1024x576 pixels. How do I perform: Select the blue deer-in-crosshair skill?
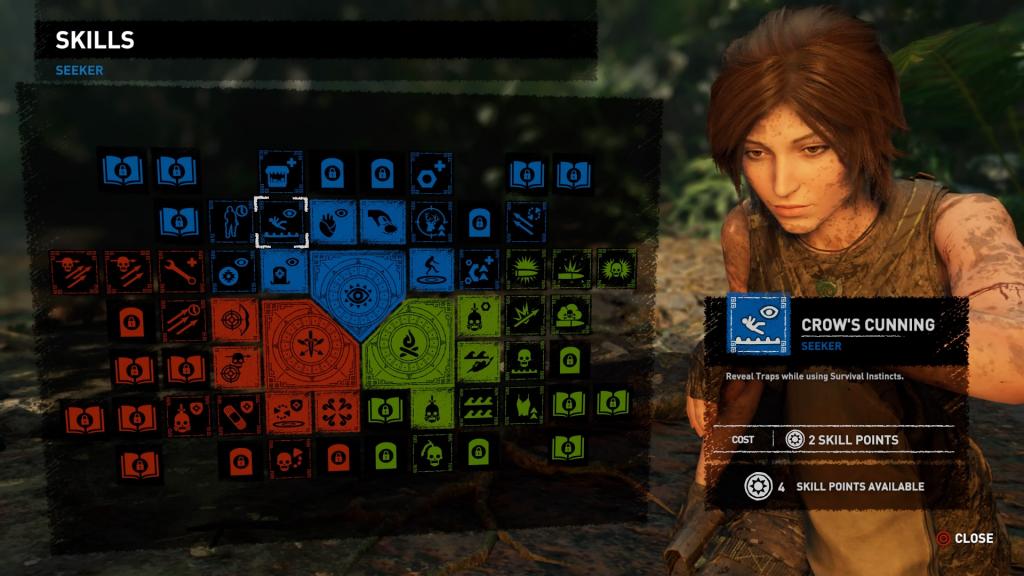432,222
